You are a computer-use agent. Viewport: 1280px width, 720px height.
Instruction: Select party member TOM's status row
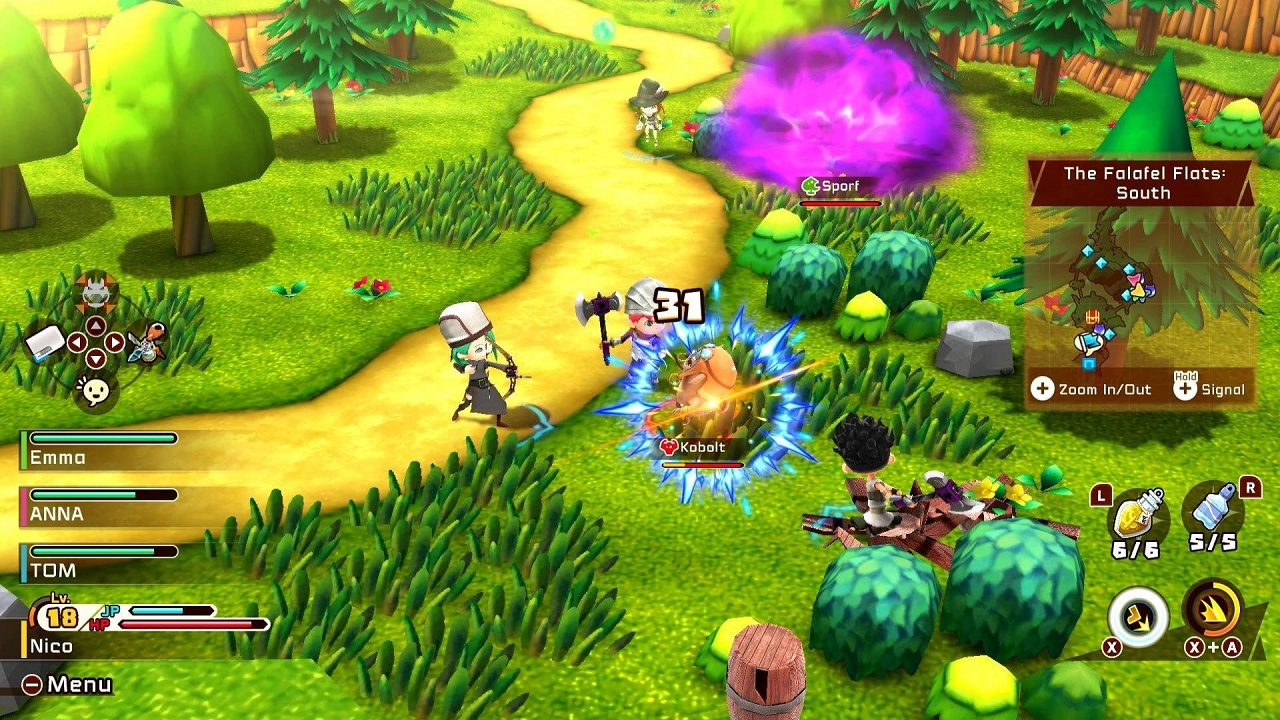coord(100,561)
